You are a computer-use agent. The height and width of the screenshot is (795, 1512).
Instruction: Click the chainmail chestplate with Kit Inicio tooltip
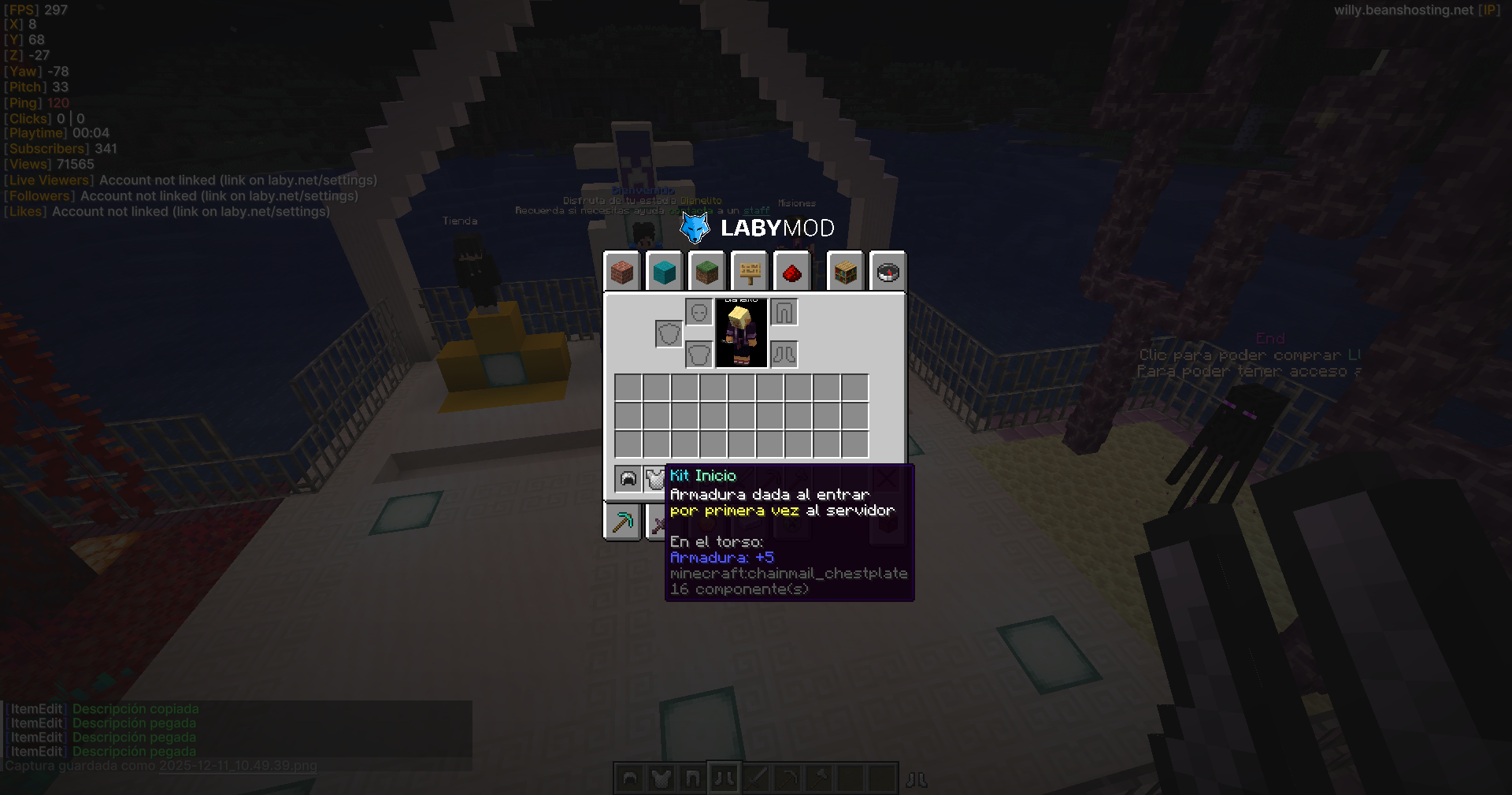(655, 477)
